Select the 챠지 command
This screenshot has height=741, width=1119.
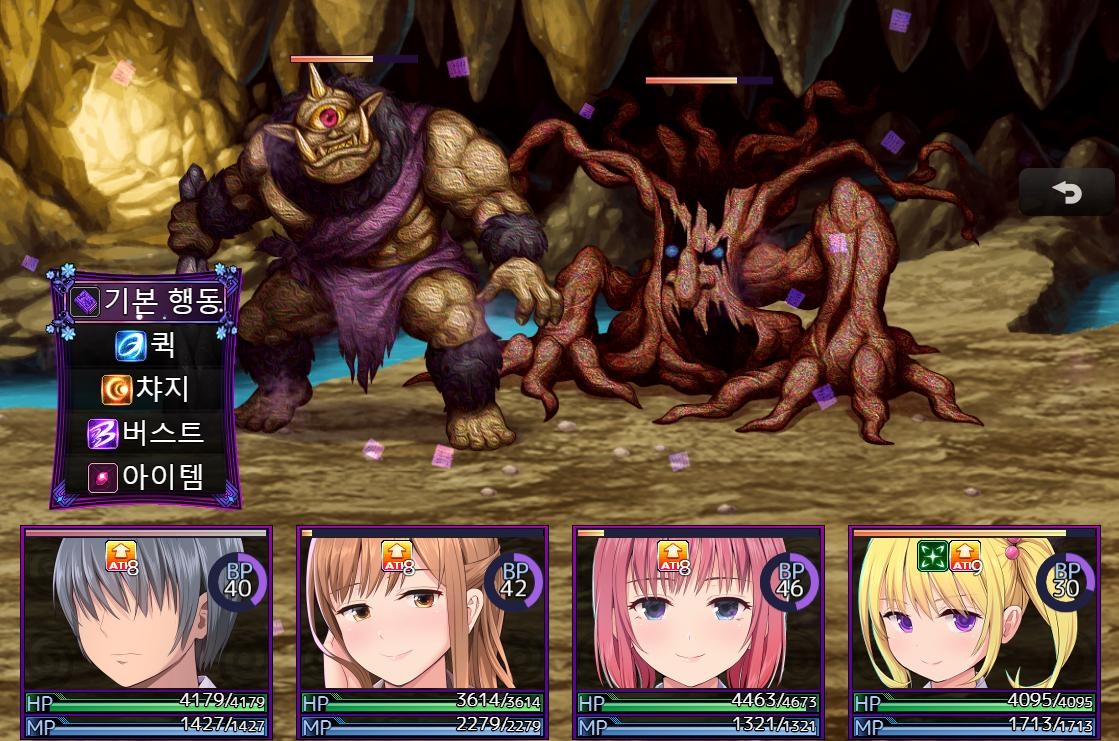pos(146,389)
